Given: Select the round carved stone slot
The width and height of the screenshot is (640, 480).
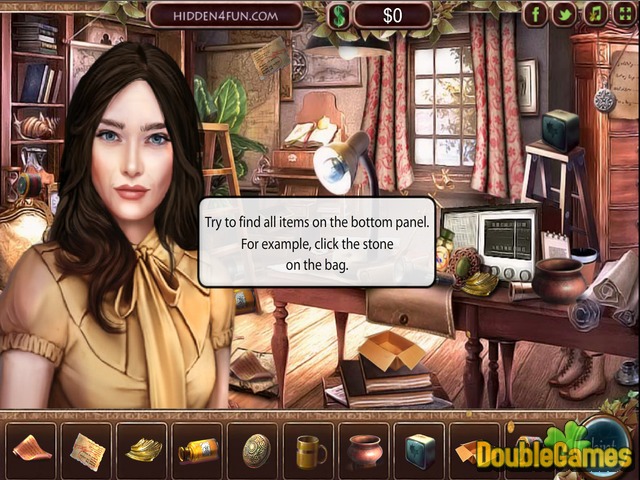Looking at the screenshot, I should (x=253, y=447).
